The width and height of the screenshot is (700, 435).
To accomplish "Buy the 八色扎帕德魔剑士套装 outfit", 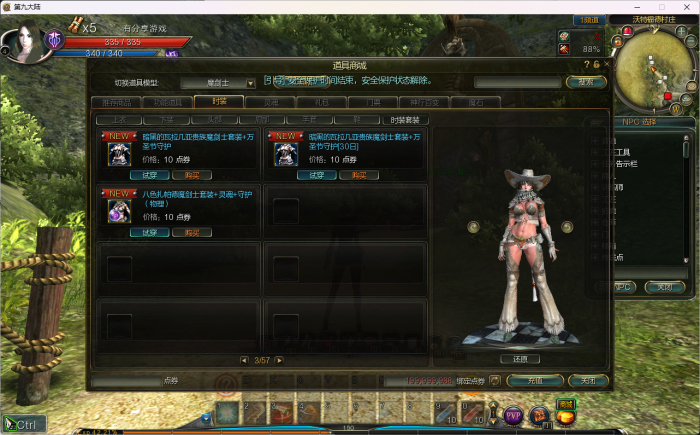I will [185, 232].
